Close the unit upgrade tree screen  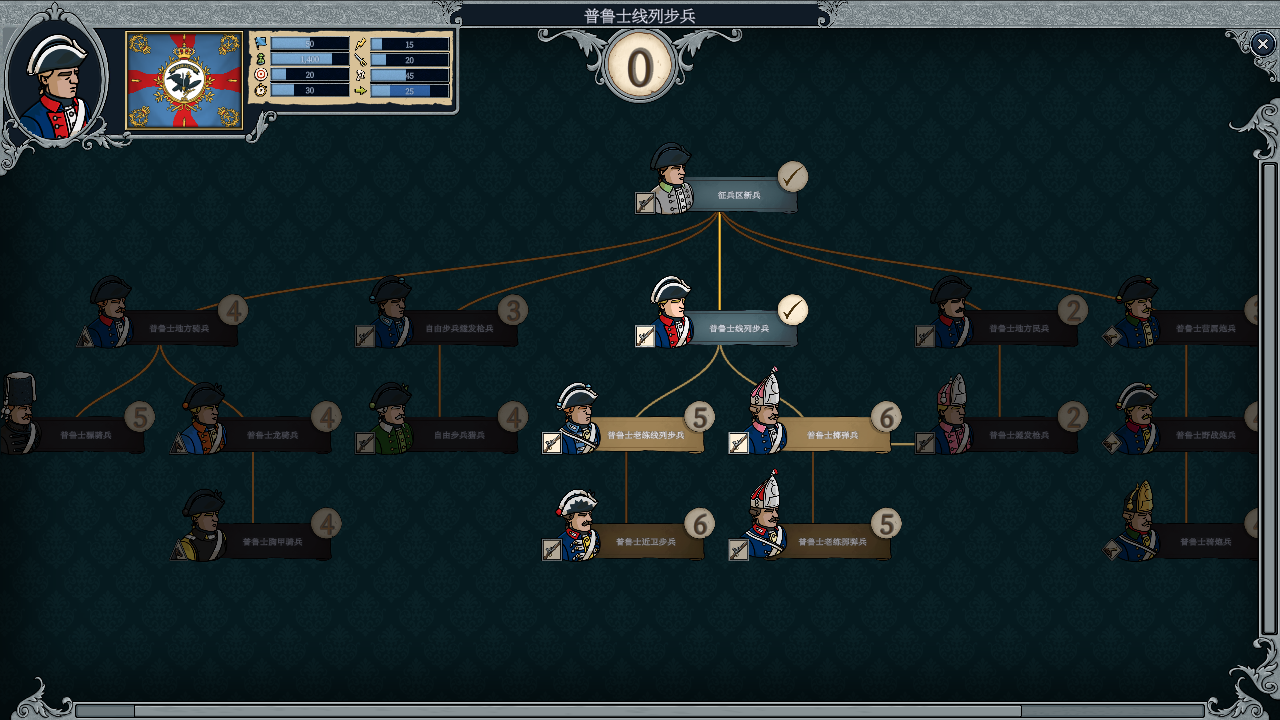[x=1261, y=43]
